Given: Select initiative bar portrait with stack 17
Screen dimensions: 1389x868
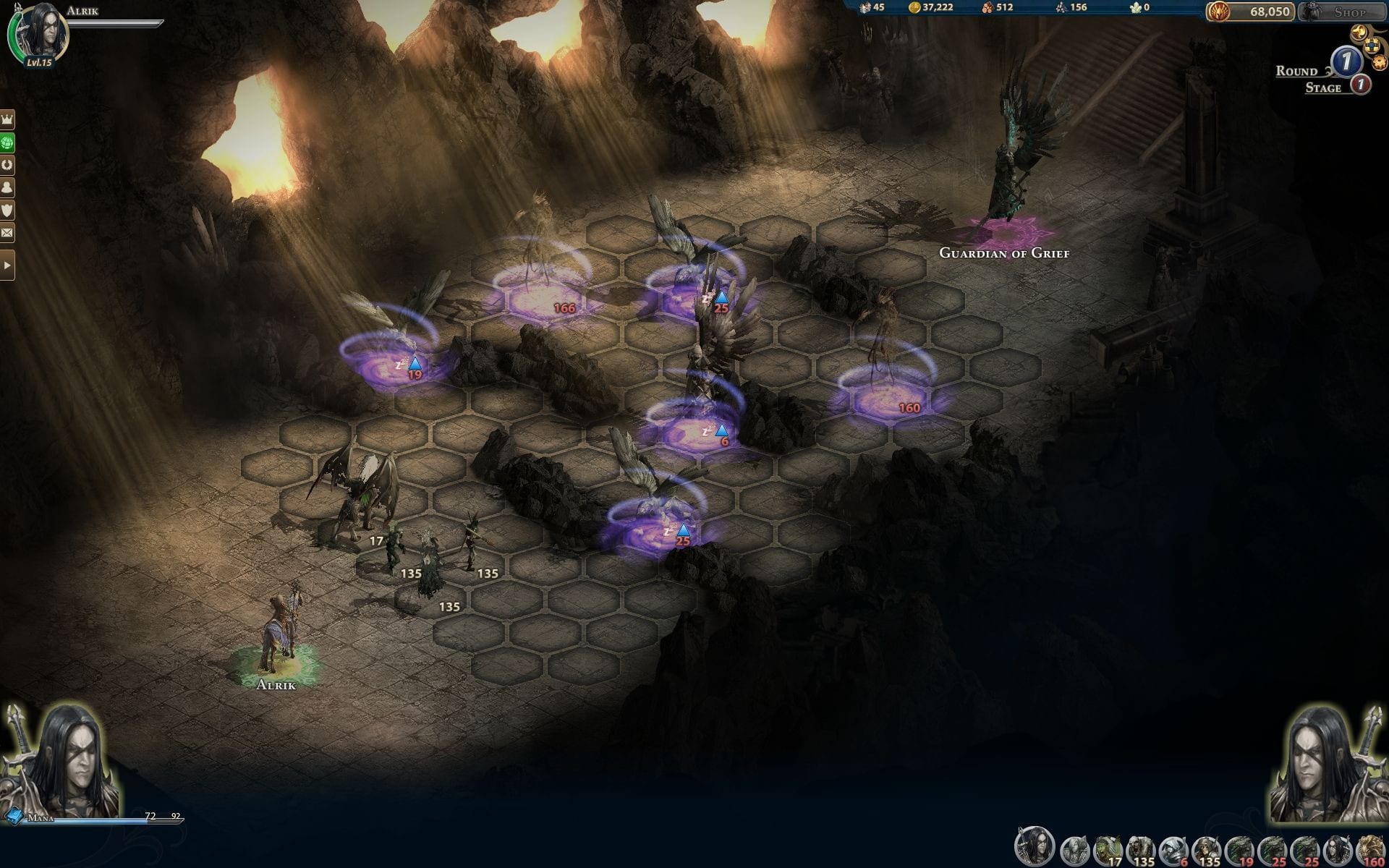Looking at the screenshot, I should coord(1108,849).
